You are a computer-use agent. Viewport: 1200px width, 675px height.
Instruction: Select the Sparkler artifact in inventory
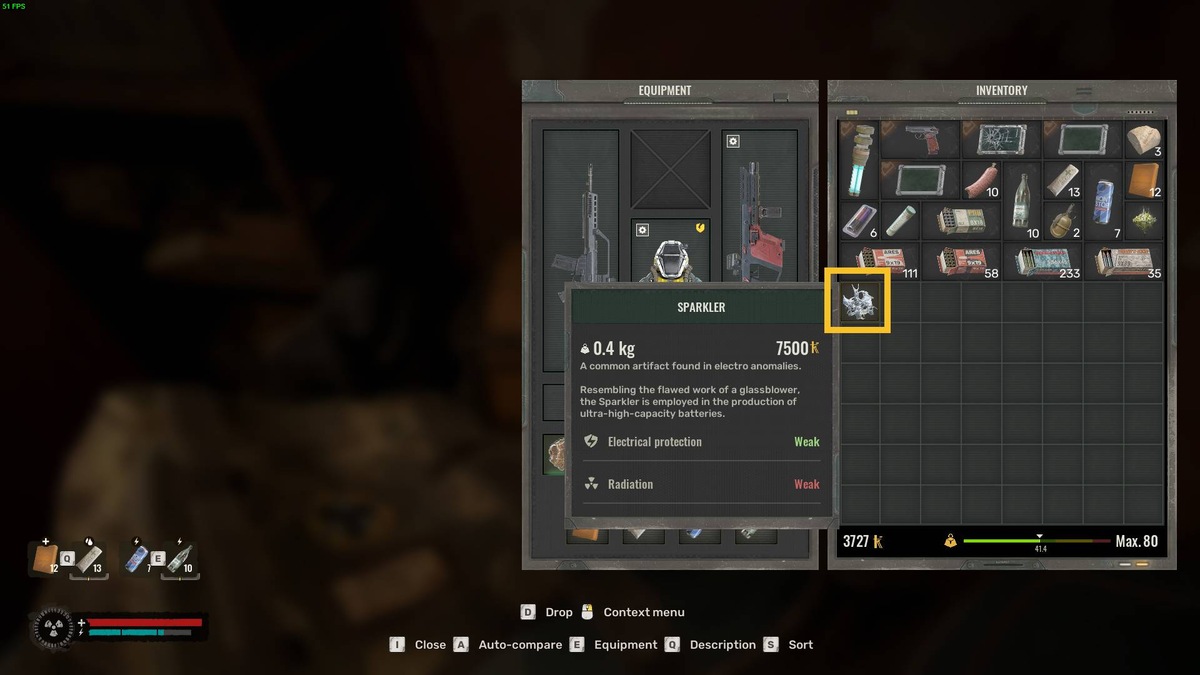pos(858,301)
